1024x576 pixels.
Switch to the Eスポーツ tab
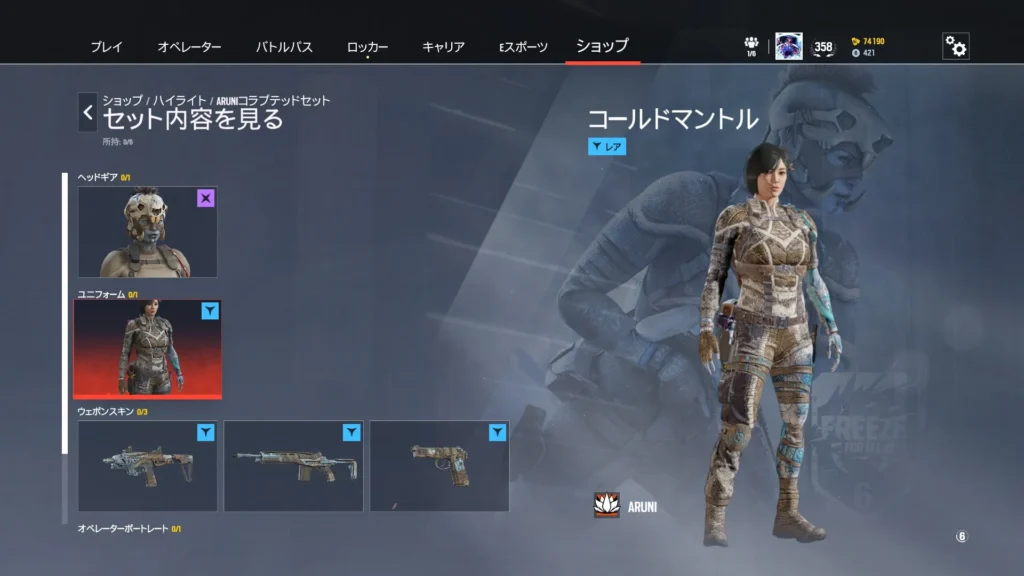pyautogui.click(x=523, y=47)
